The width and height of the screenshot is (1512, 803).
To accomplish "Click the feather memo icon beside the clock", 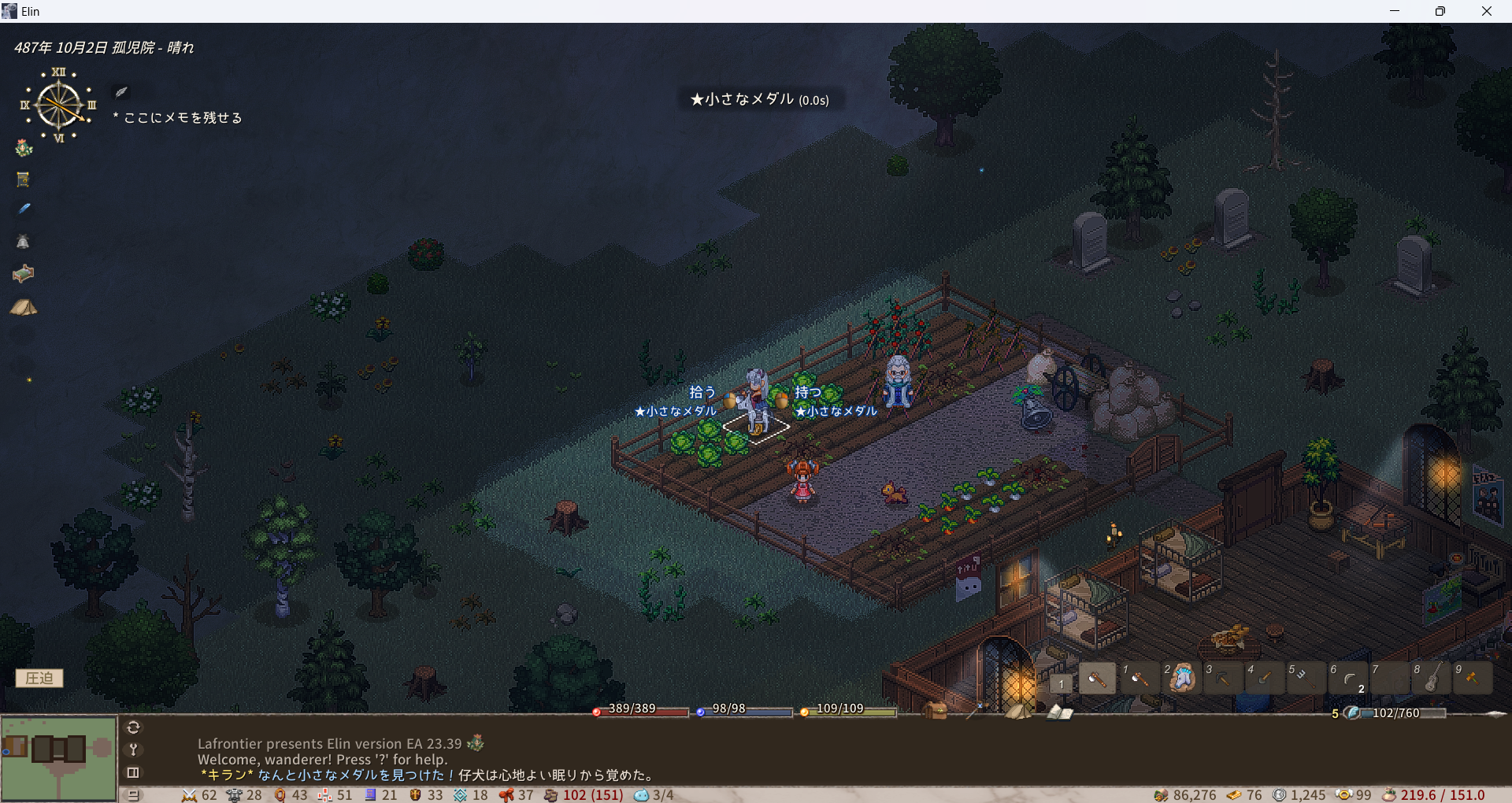I will pyautogui.click(x=121, y=92).
